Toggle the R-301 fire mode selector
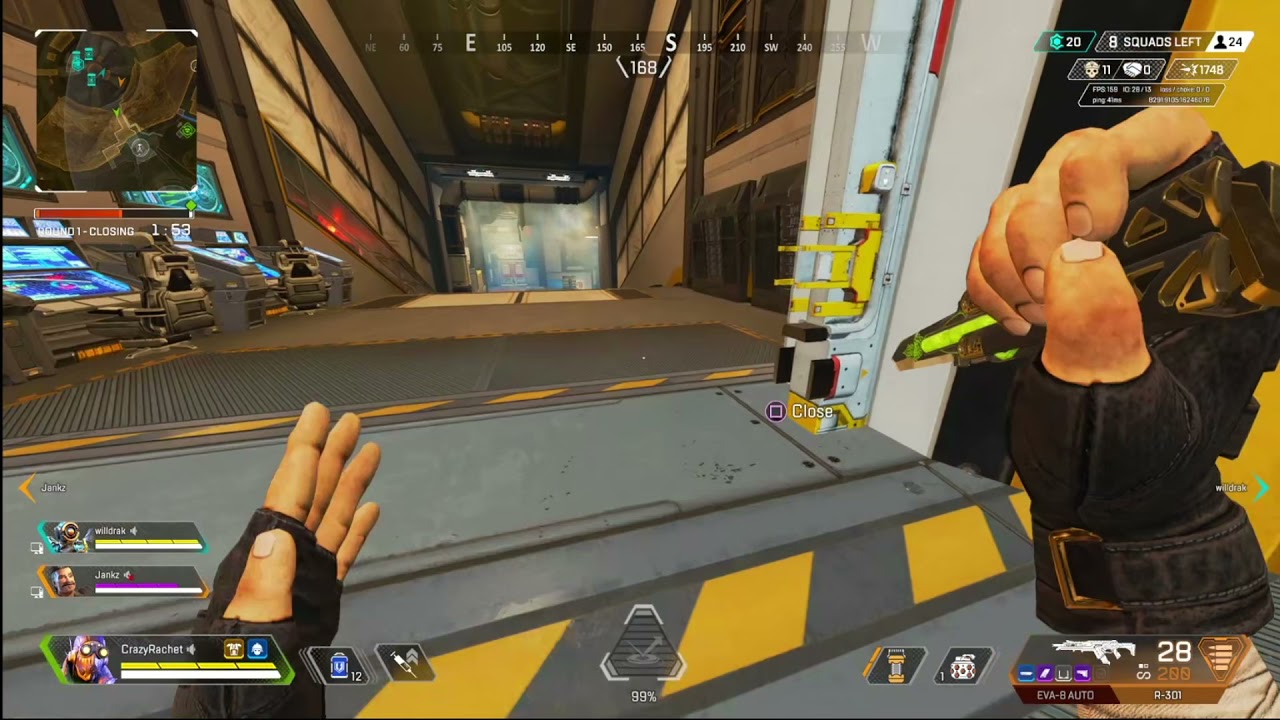Screen dimensions: 1280x720 click(1143, 671)
